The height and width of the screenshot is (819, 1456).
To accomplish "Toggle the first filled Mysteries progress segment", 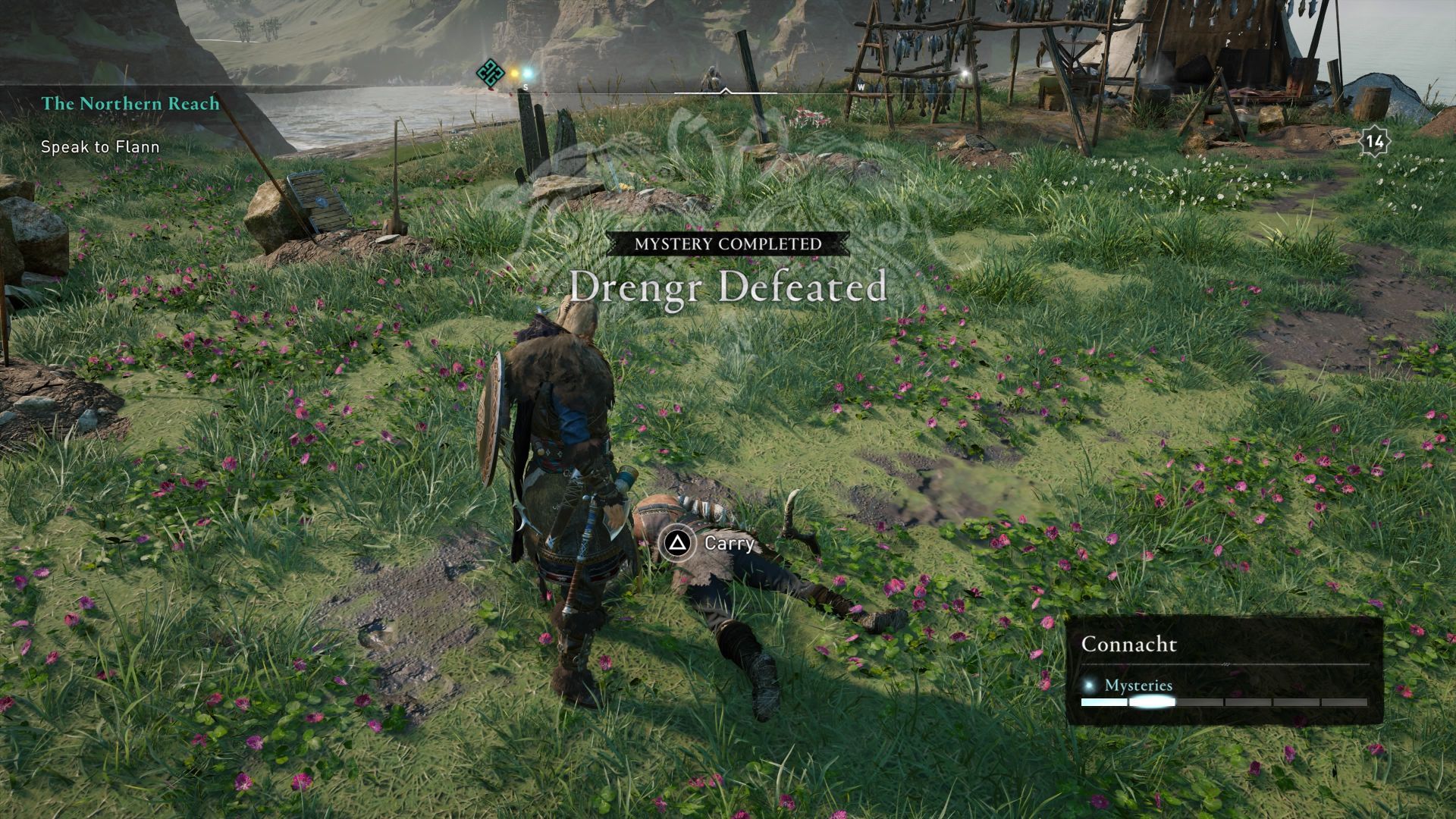I will tap(1103, 701).
